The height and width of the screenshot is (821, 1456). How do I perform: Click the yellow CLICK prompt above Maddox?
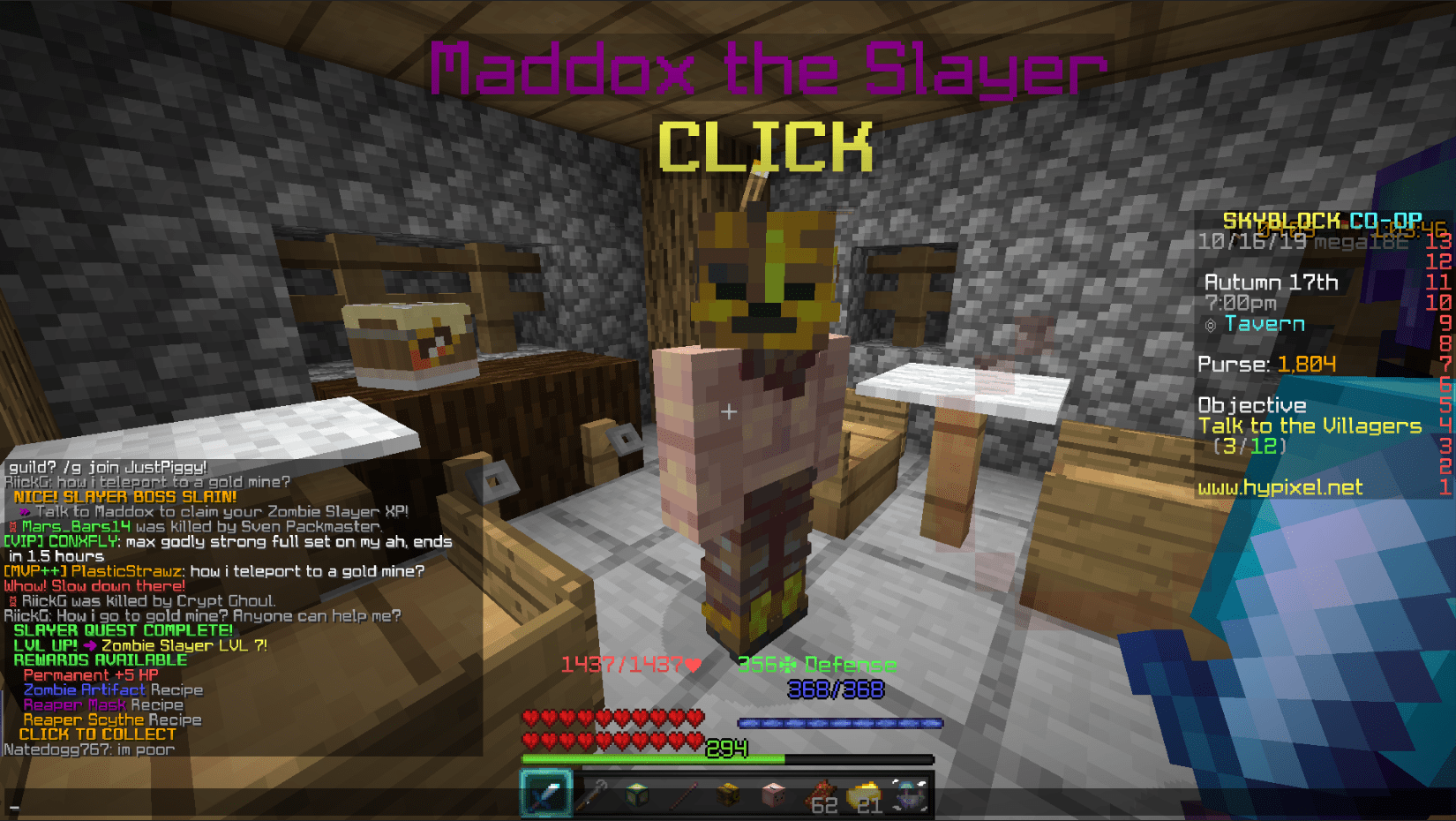coord(767,147)
